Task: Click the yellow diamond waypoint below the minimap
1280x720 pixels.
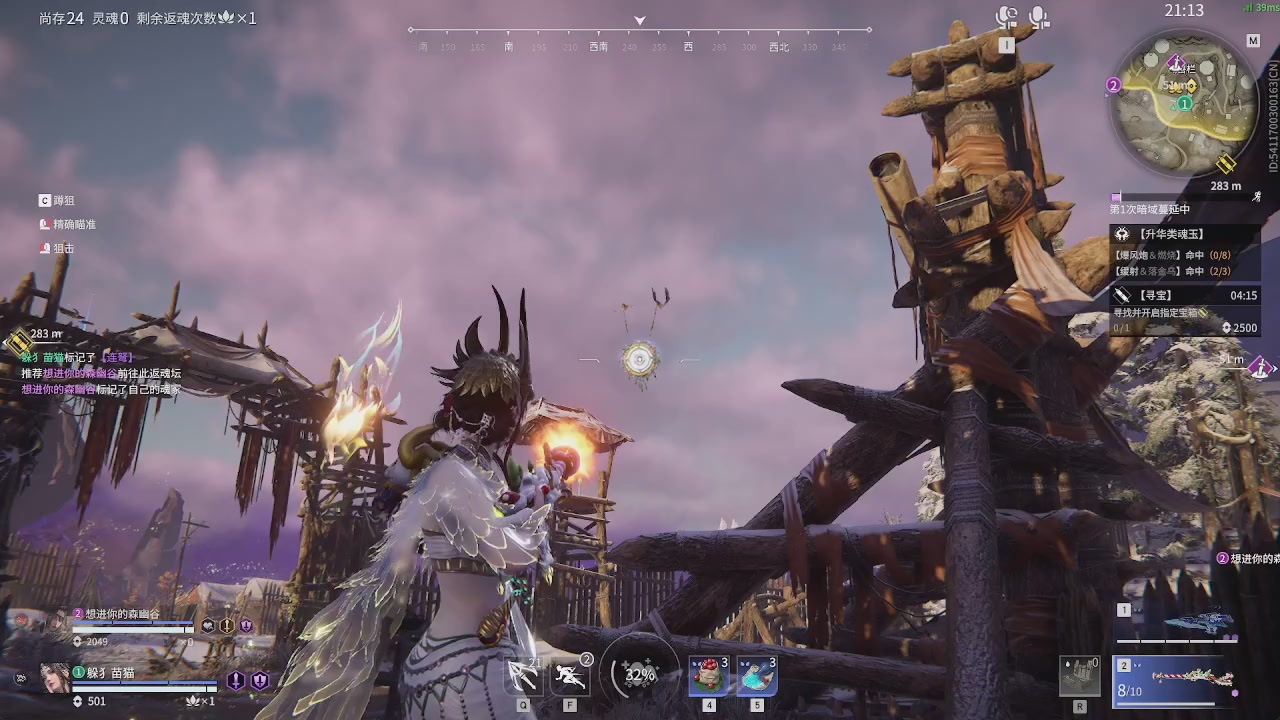Action: point(1226,164)
